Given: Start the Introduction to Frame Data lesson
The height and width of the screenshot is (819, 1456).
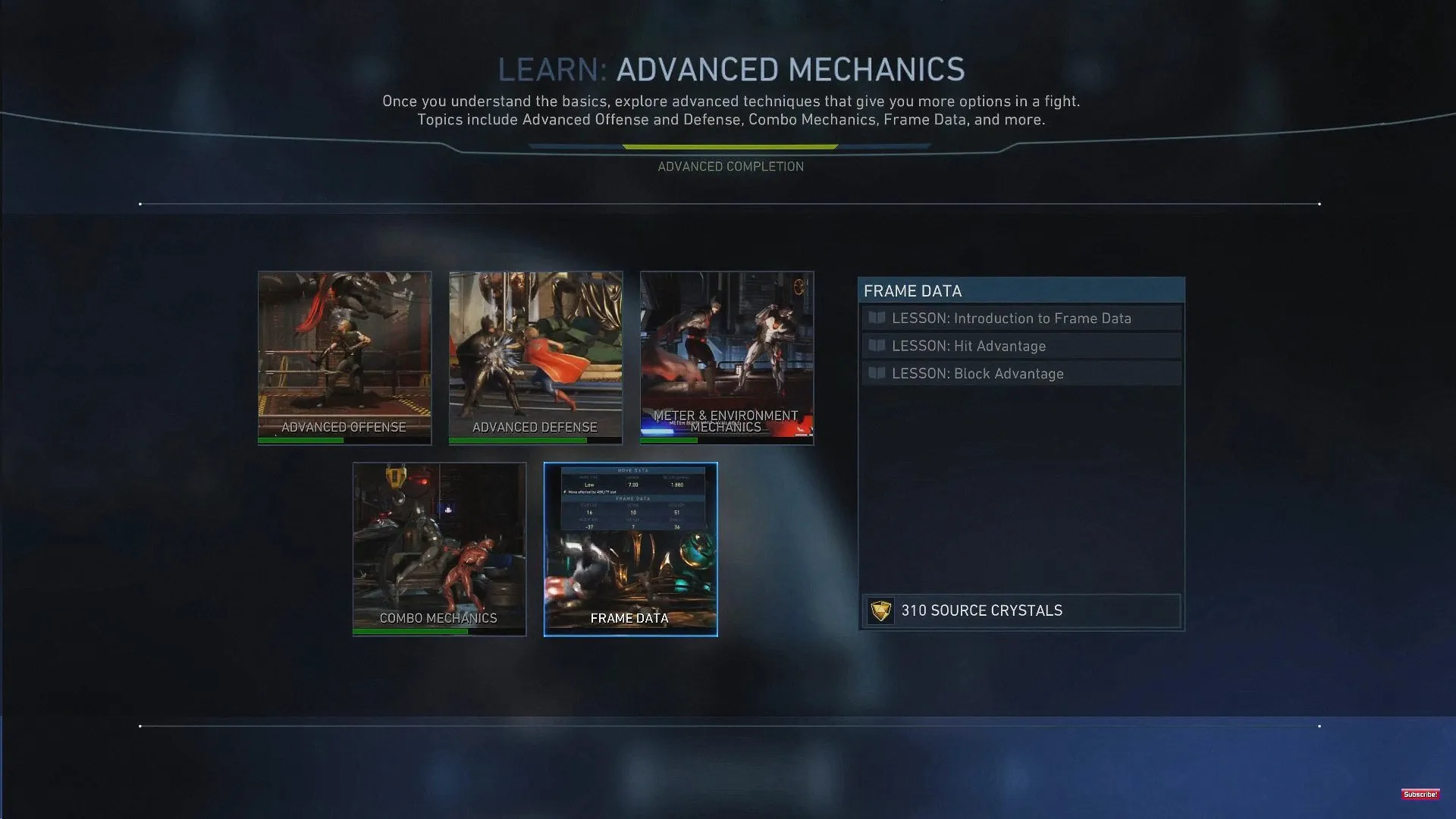Looking at the screenshot, I should coord(1021,318).
